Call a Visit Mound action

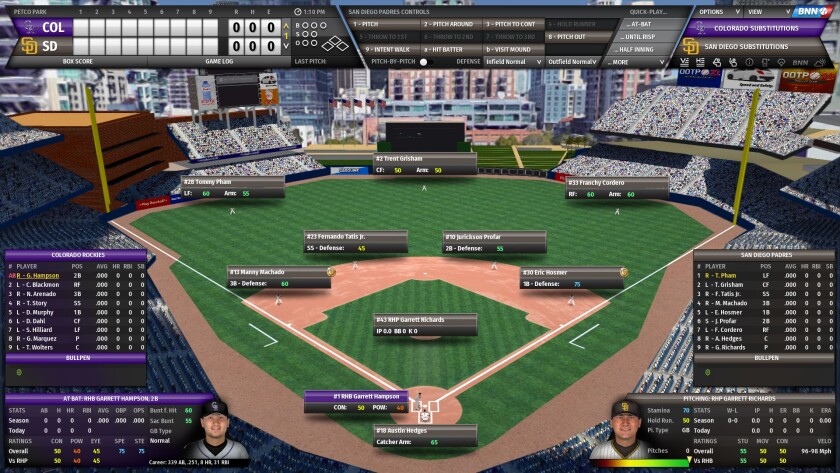point(512,49)
